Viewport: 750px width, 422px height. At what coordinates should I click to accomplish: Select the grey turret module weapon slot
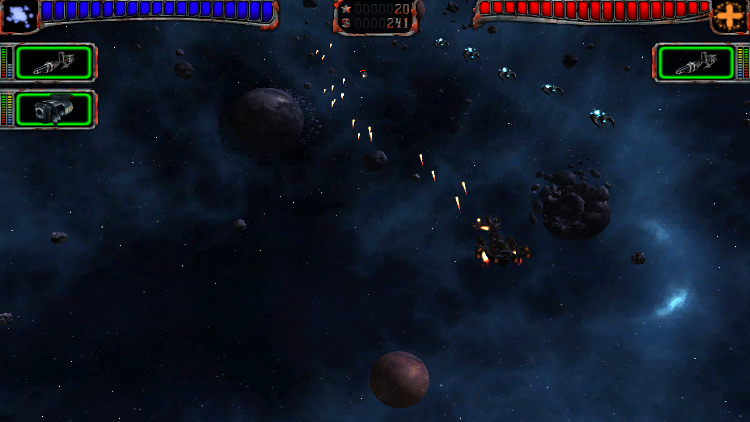pyautogui.click(x=54, y=109)
